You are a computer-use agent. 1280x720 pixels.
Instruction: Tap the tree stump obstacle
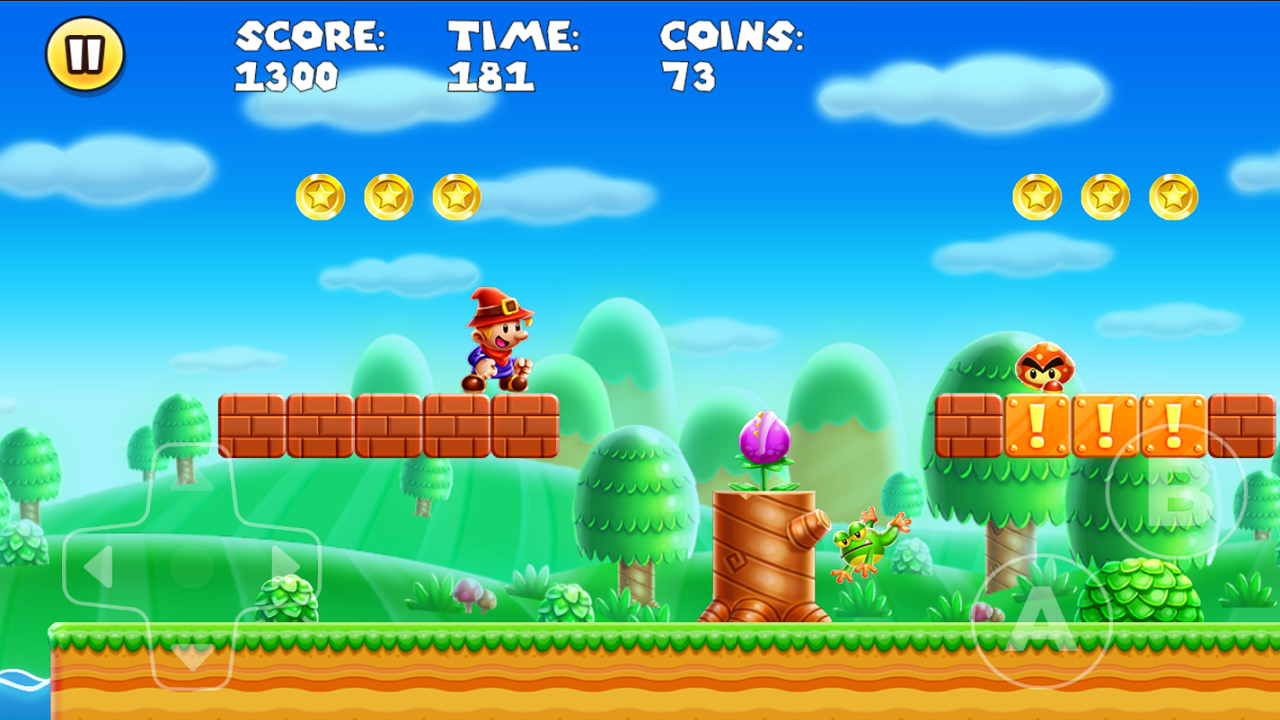pyautogui.click(x=765, y=550)
